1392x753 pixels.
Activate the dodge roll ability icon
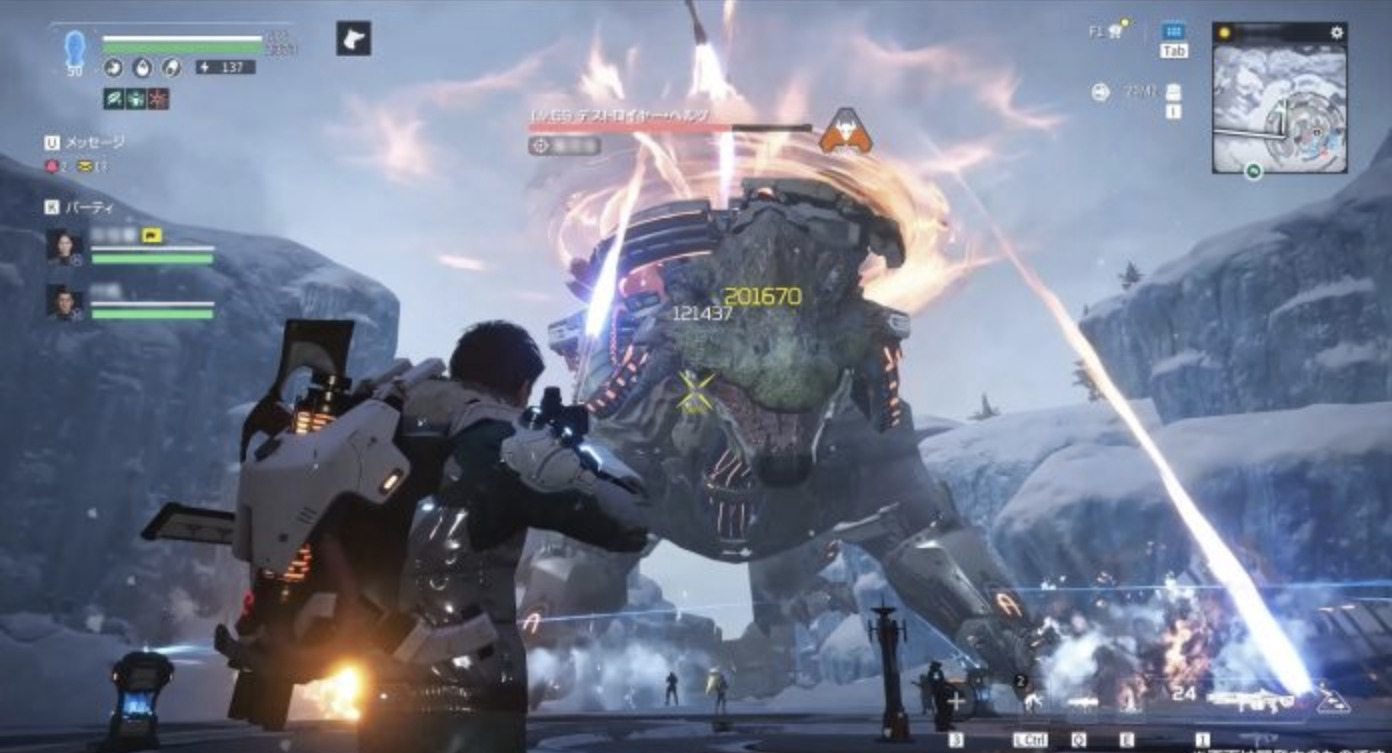click(x=1030, y=703)
